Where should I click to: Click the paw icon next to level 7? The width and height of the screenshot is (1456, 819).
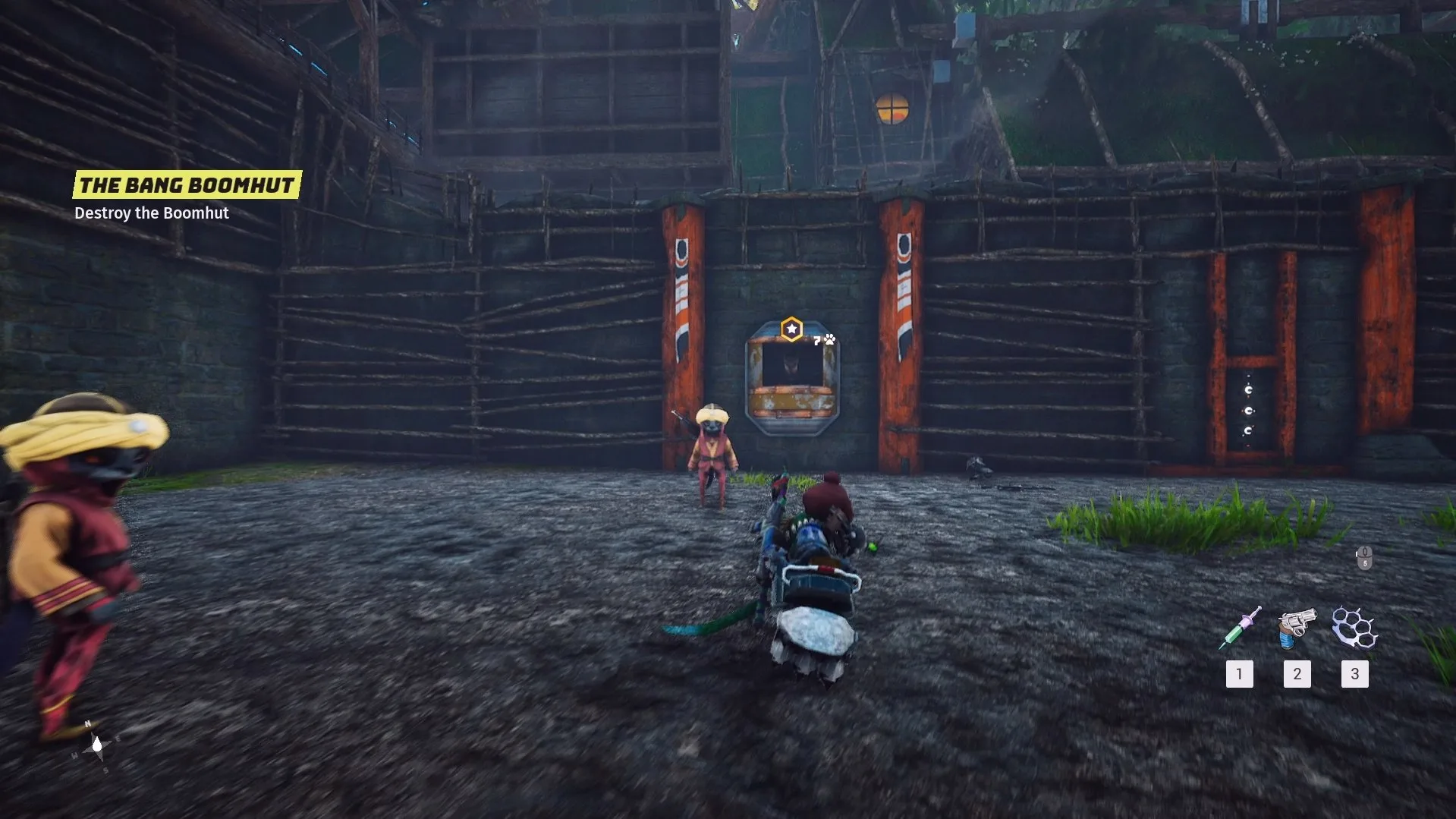point(829,340)
